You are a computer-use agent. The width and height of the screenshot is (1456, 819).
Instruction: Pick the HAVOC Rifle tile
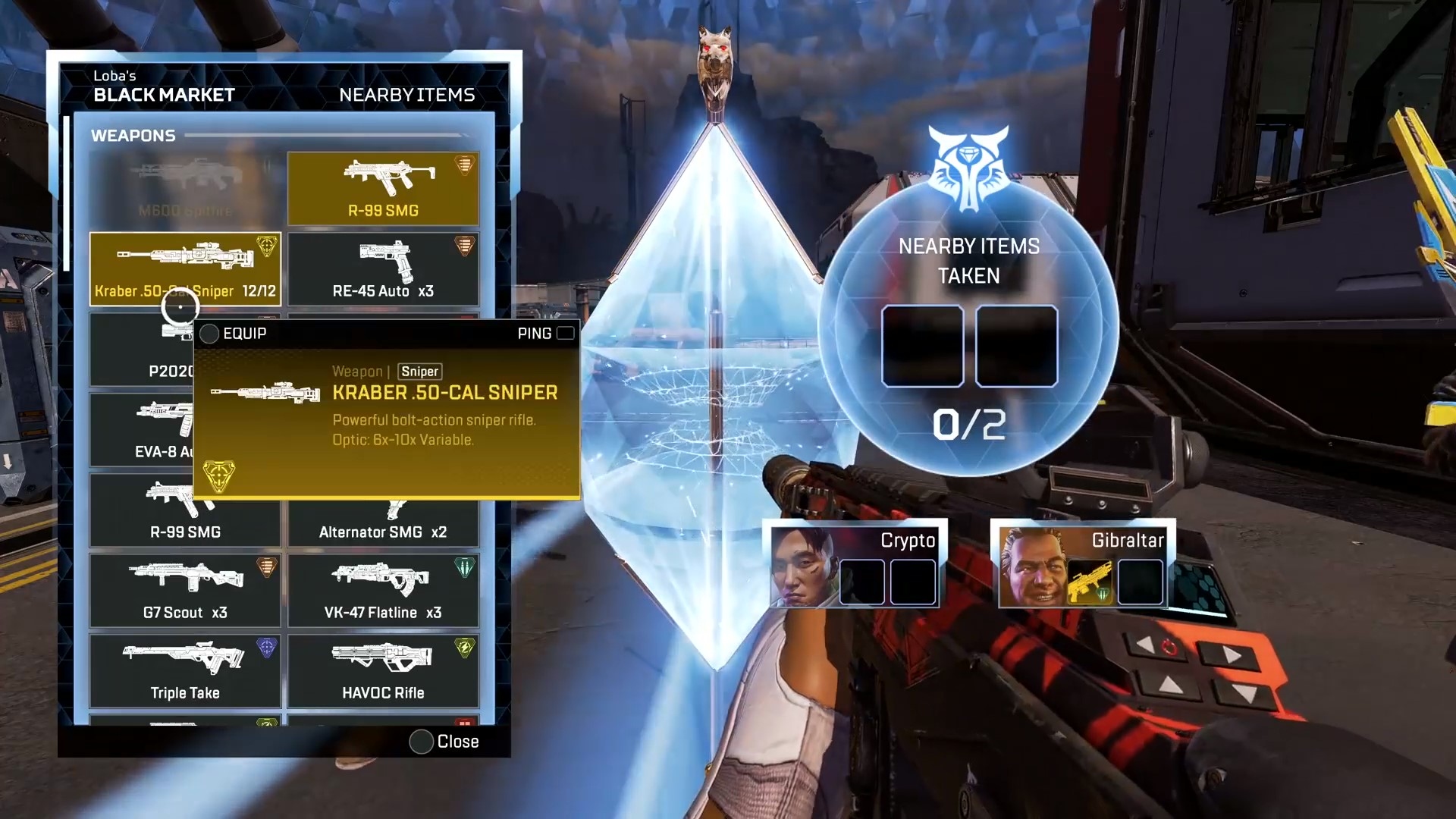pos(383,670)
